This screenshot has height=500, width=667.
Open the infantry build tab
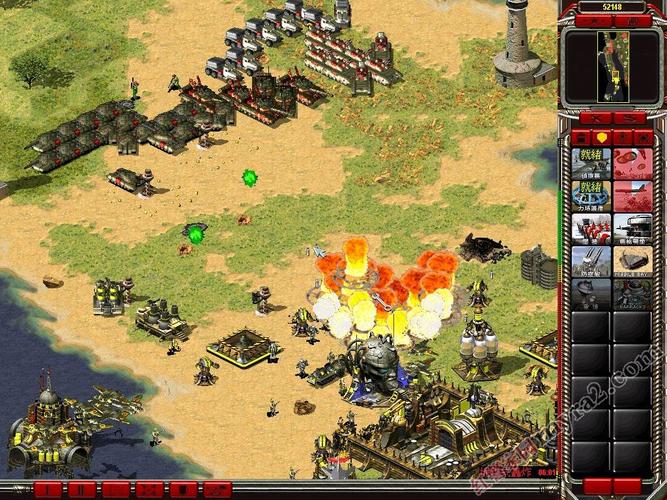(x=623, y=137)
